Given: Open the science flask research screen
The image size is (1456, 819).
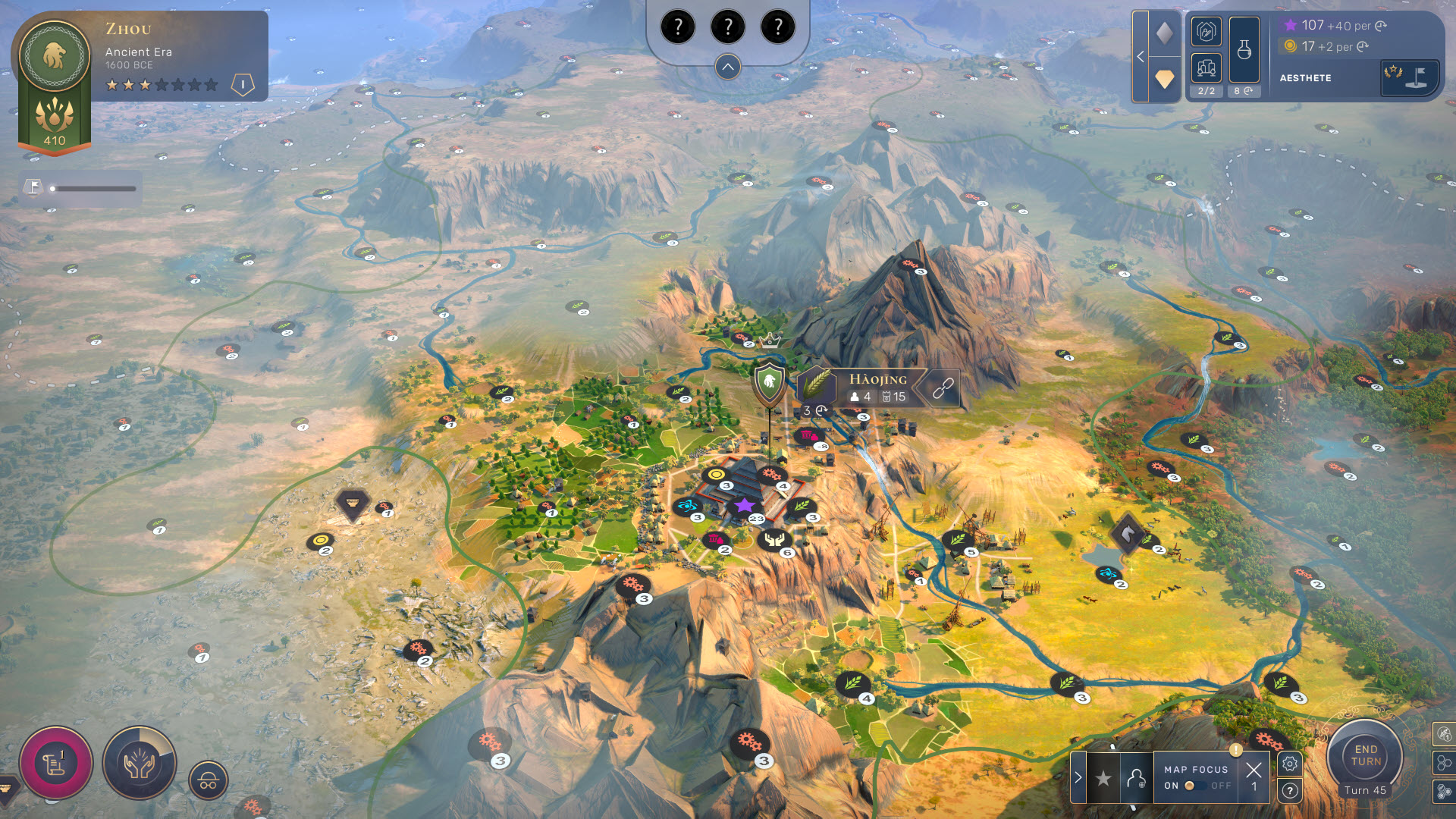Looking at the screenshot, I should pyautogui.click(x=1244, y=50).
